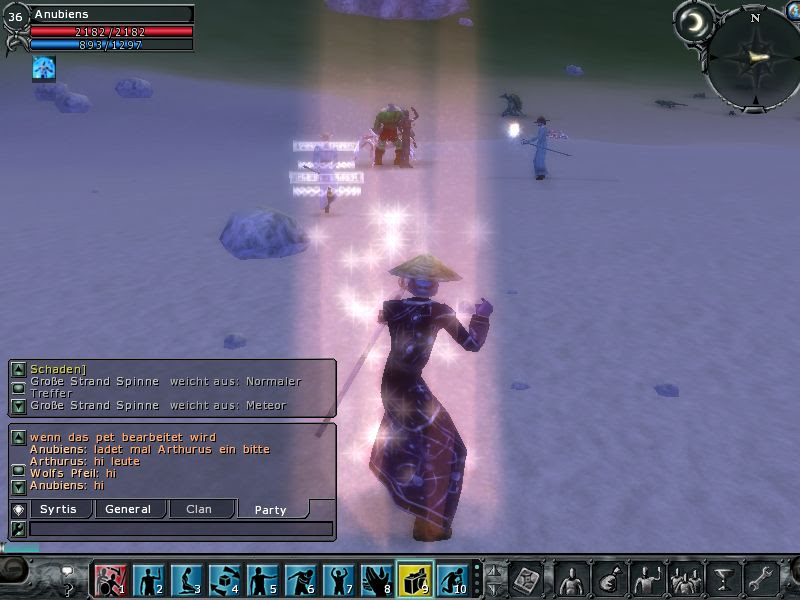
Task: Open game options with the wrench icon
Action: tap(761, 580)
